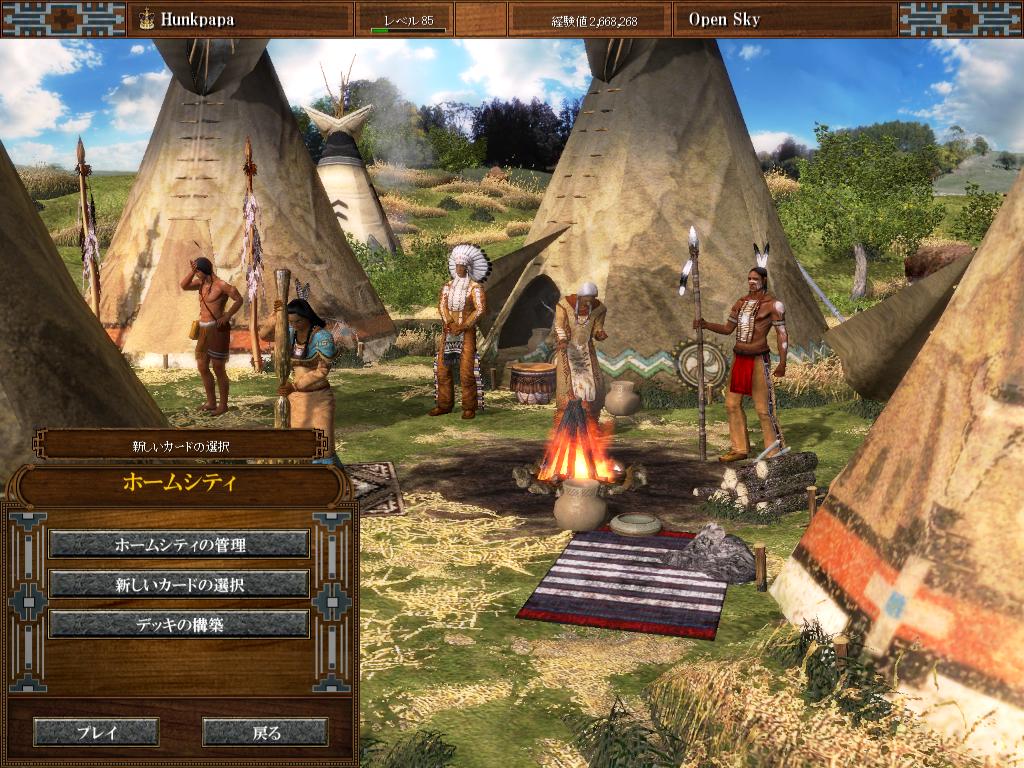
Task: Go back with 戻る button
Action: tap(265, 732)
